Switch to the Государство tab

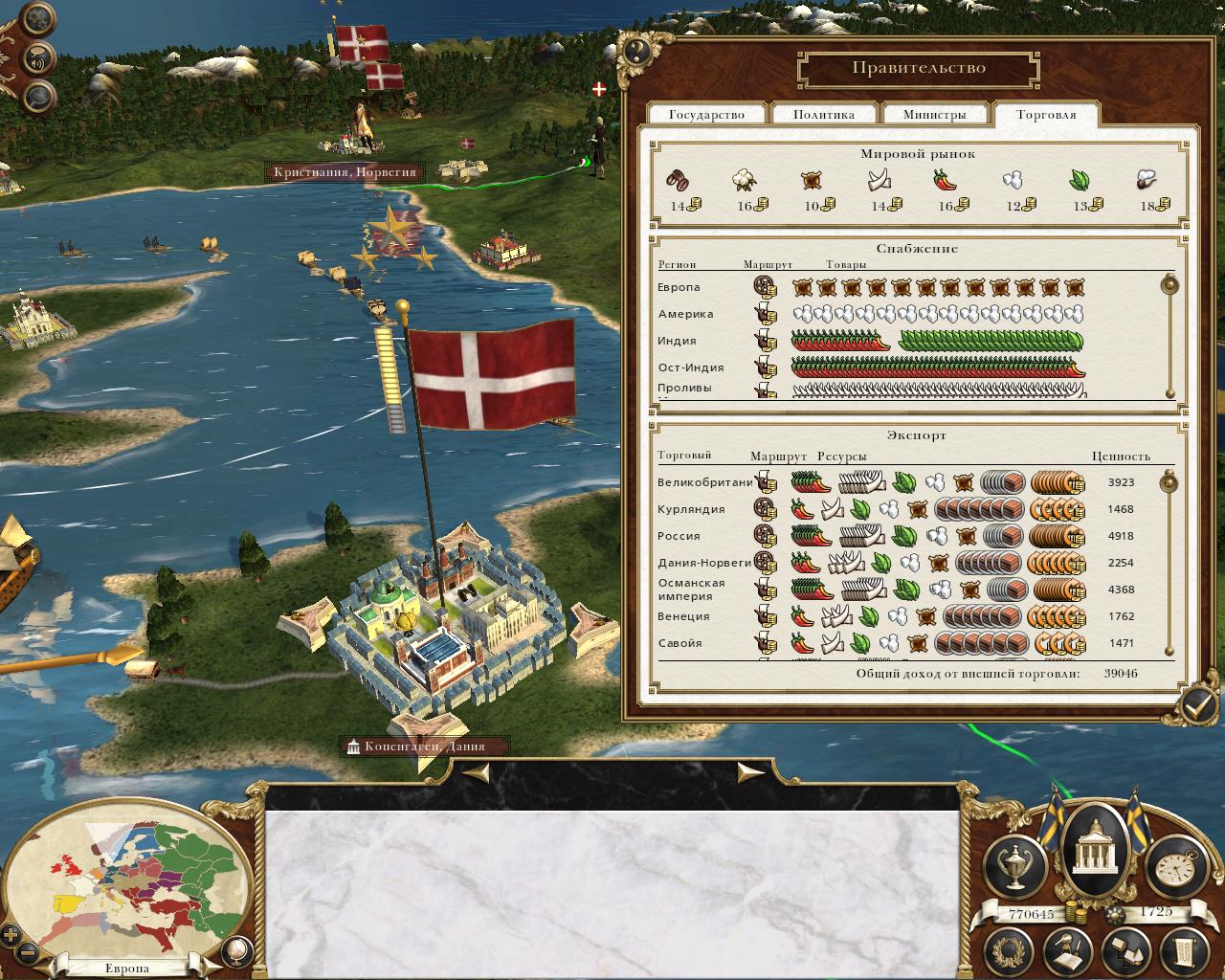pyautogui.click(x=706, y=115)
